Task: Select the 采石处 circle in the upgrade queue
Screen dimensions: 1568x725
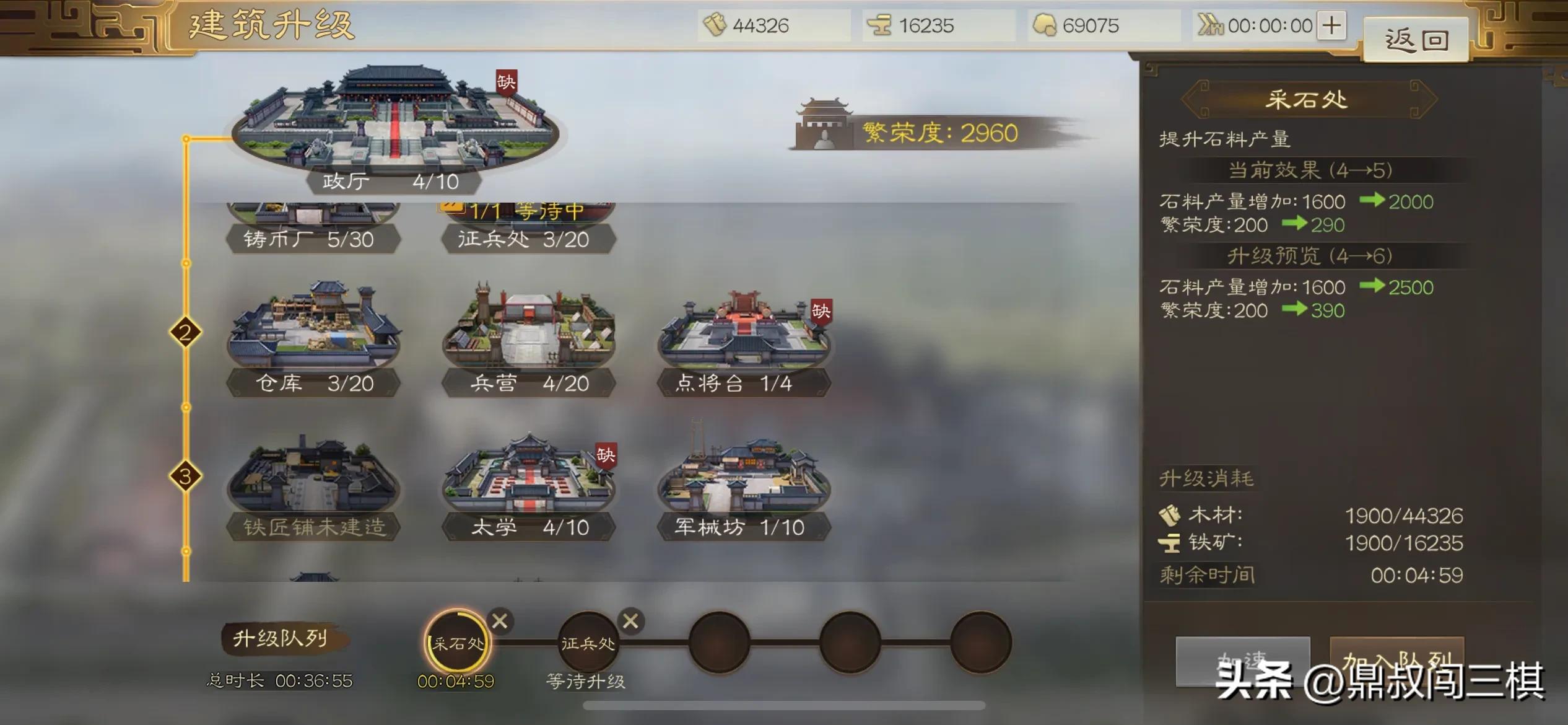Action: click(x=457, y=643)
